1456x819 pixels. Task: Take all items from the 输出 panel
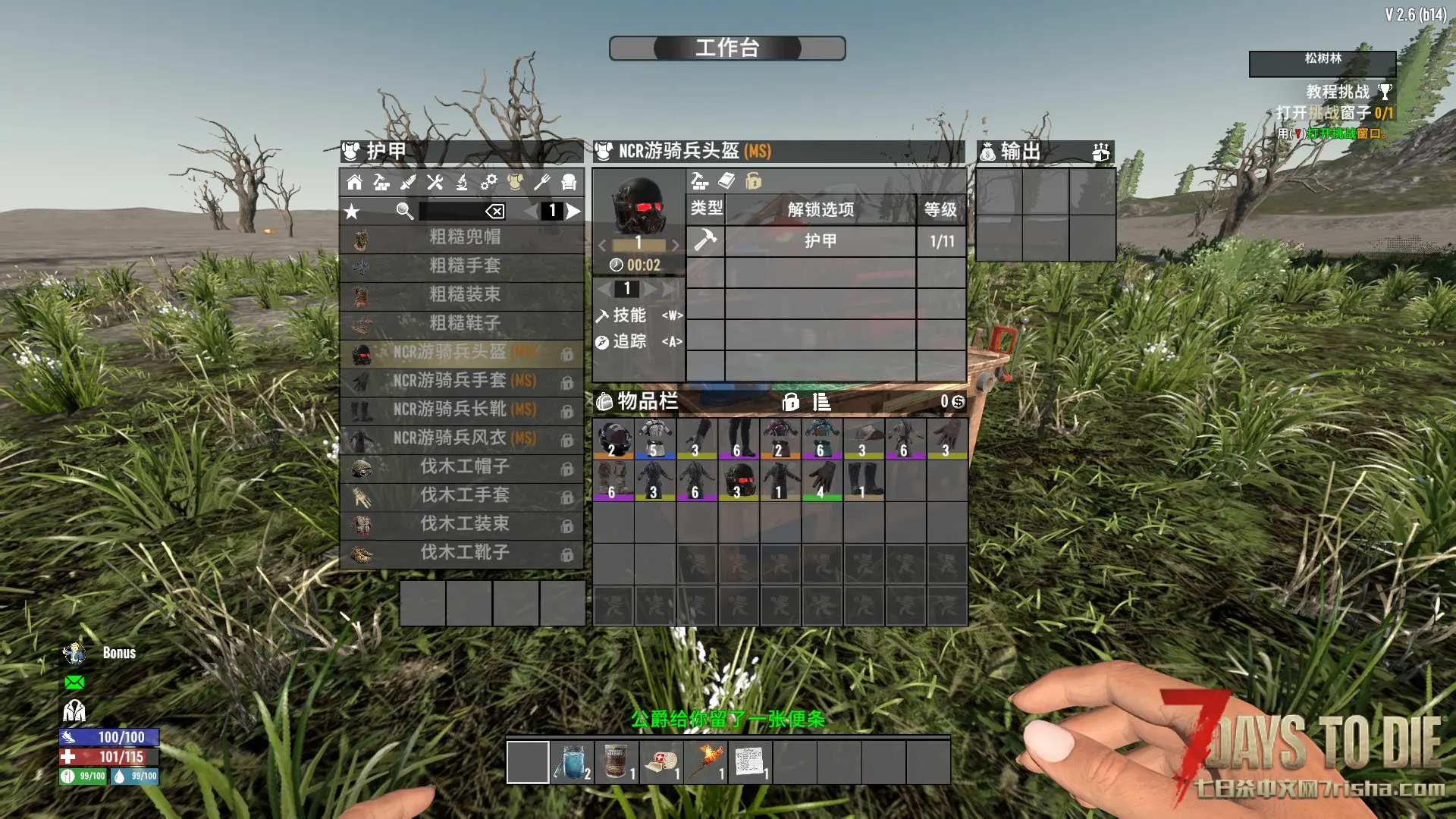click(1100, 152)
